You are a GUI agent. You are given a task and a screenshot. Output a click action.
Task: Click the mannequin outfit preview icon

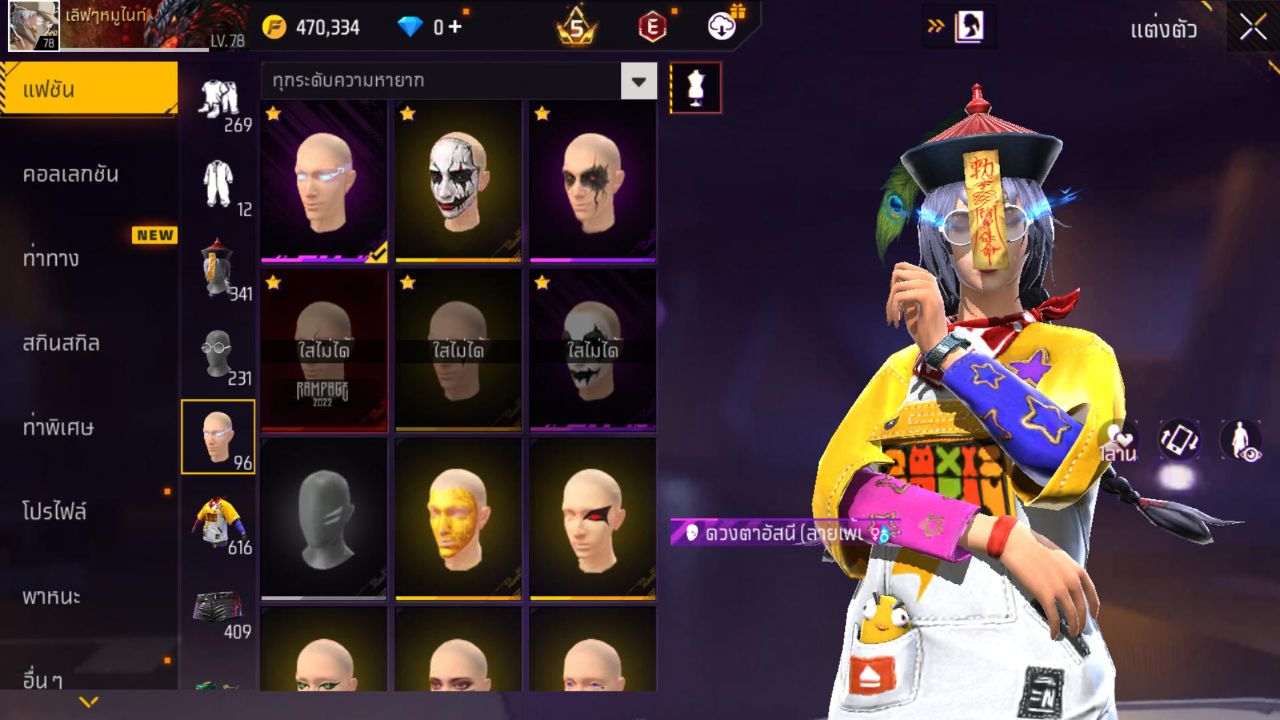(695, 87)
